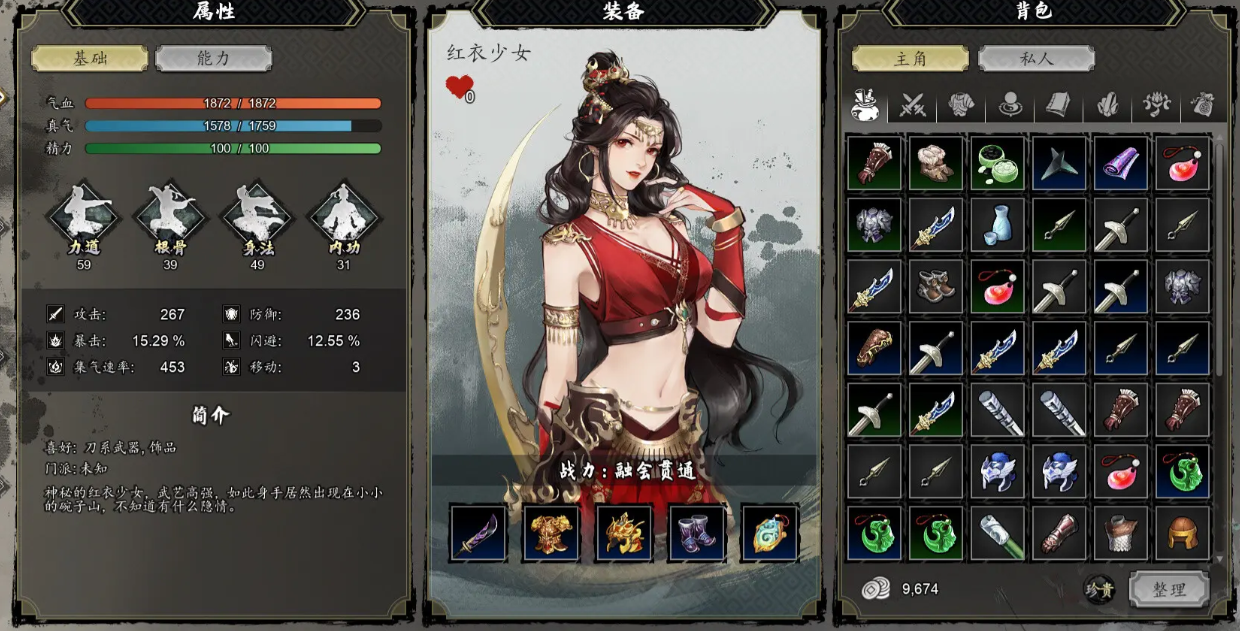Select the equipped purple saber weapon slot
The width and height of the screenshot is (1240, 631).
(x=478, y=533)
